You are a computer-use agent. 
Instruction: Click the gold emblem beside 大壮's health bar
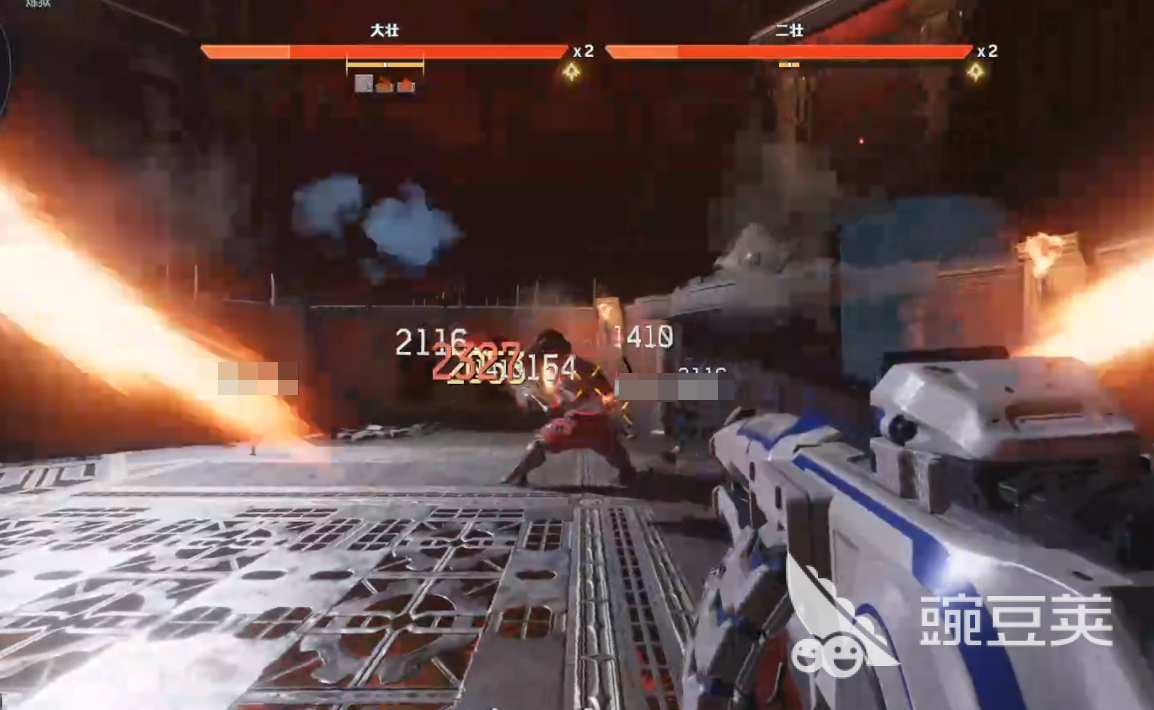(x=571, y=71)
